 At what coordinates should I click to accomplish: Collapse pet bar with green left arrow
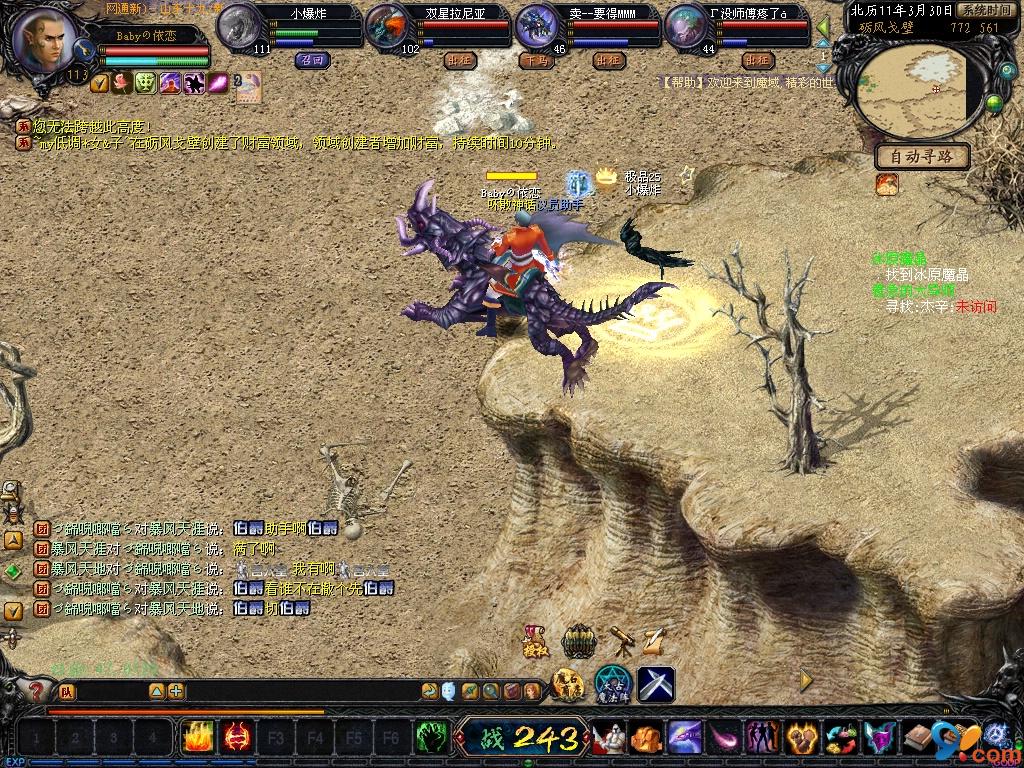(823, 27)
